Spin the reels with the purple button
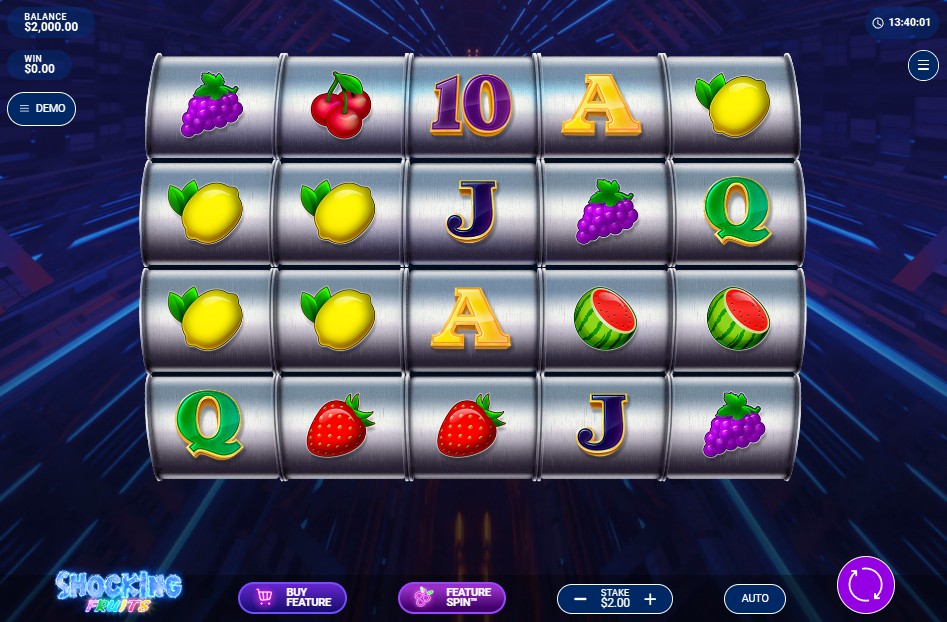Viewport: 947px width, 622px height. click(x=865, y=584)
